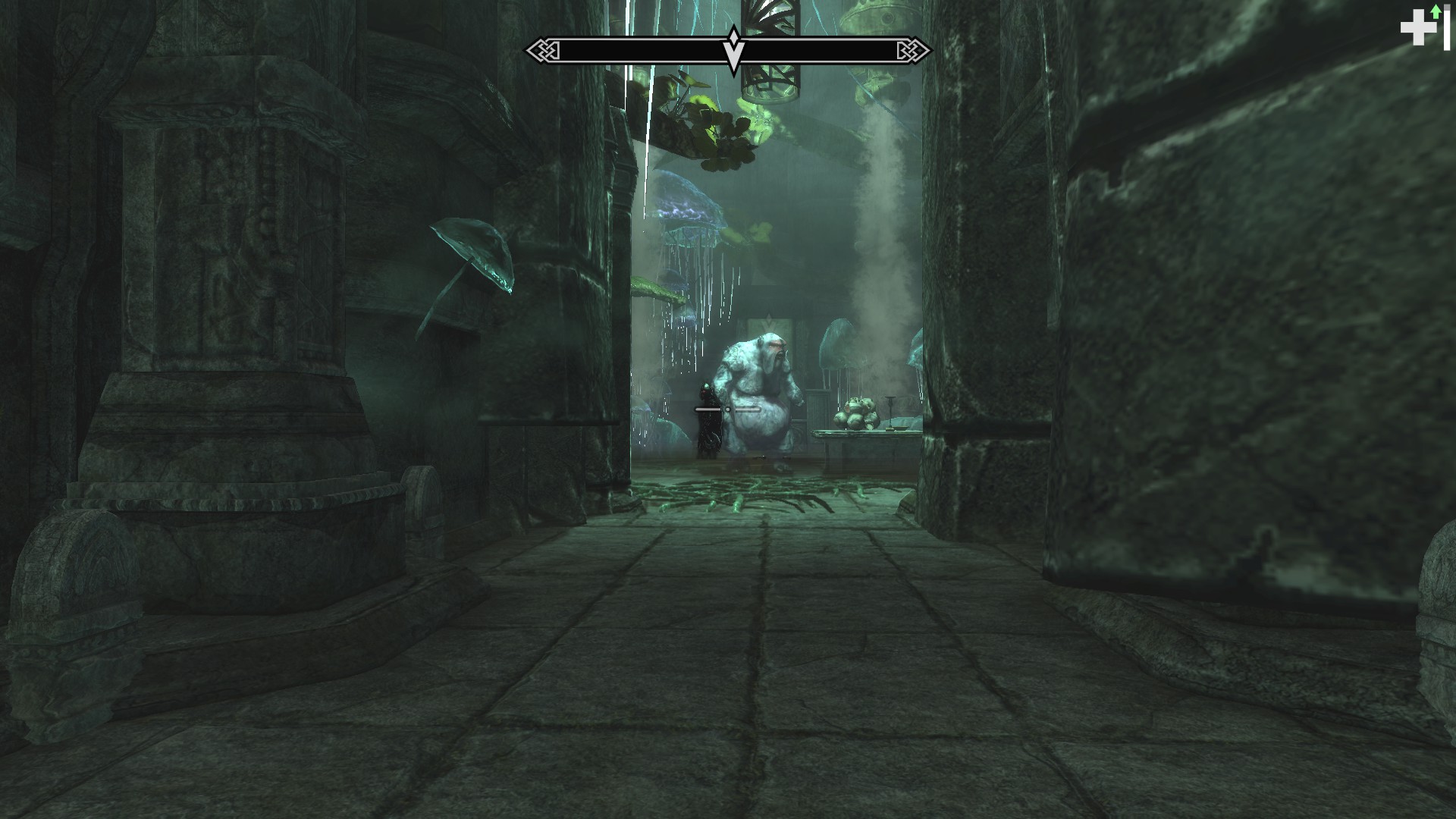Click the compass bar's center marker
Image resolution: width=1456 pixels, height=819 pixels.
tap(733, 50)
